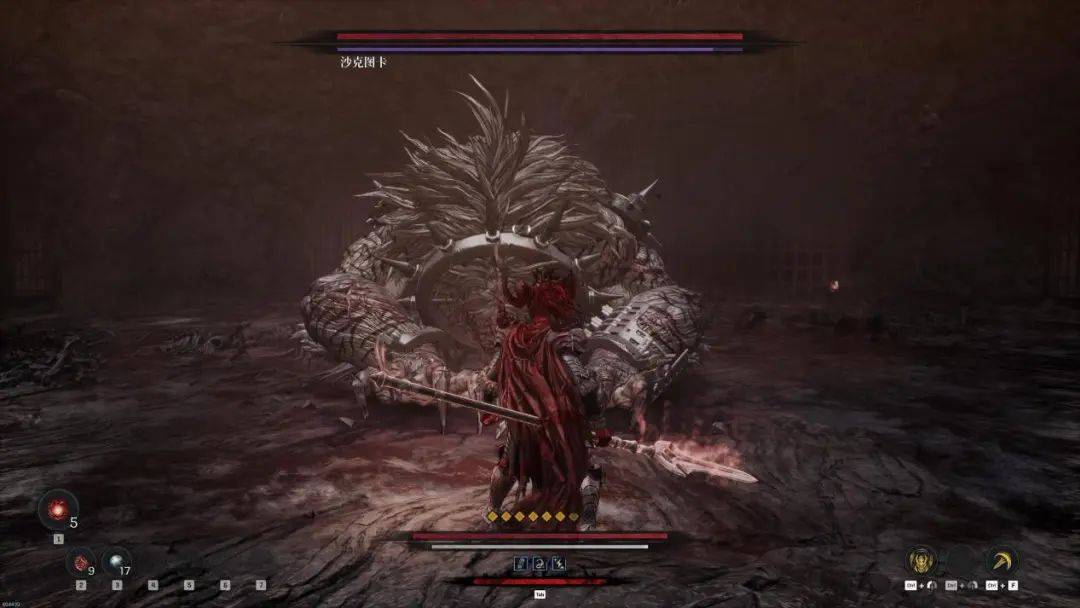The height and width of the screenshot is (608, 1080).
Task: Click the blue swirl status icon
Action: tap(540, 564)
